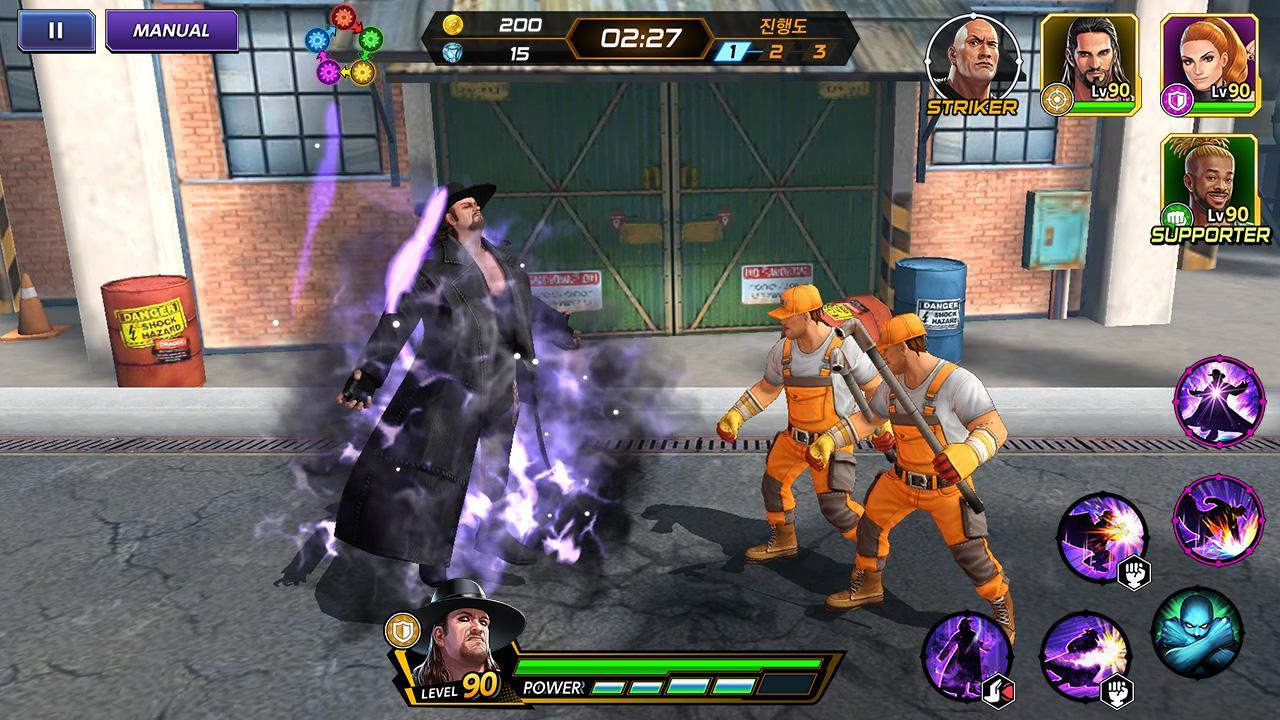Viewport: 1280px width, 720px height.
Task: Show the type advantage color wheel
Action: 344,45
